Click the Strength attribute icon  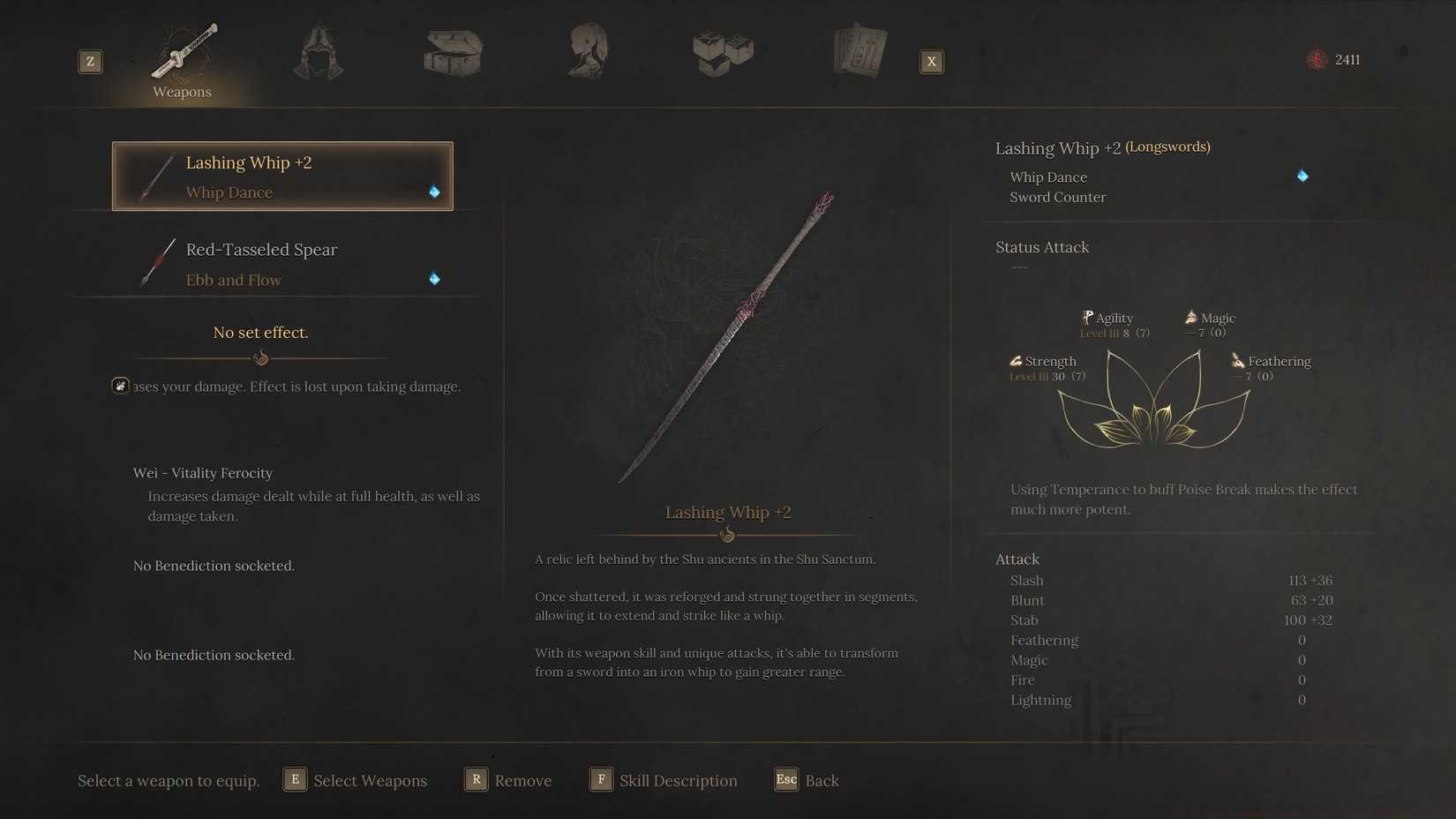pos(1015,360)
